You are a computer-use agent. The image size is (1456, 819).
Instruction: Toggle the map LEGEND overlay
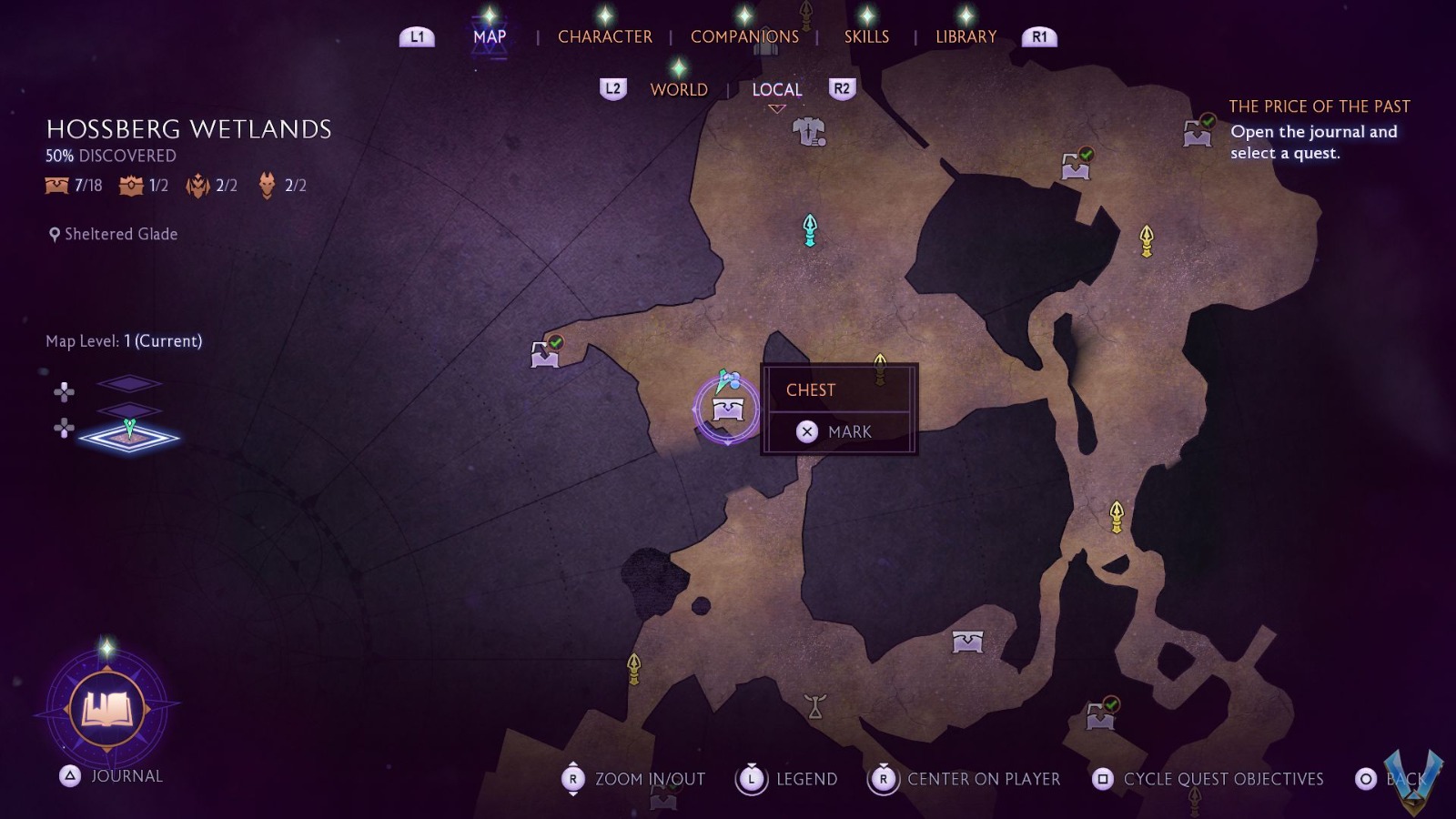[806, 779]
